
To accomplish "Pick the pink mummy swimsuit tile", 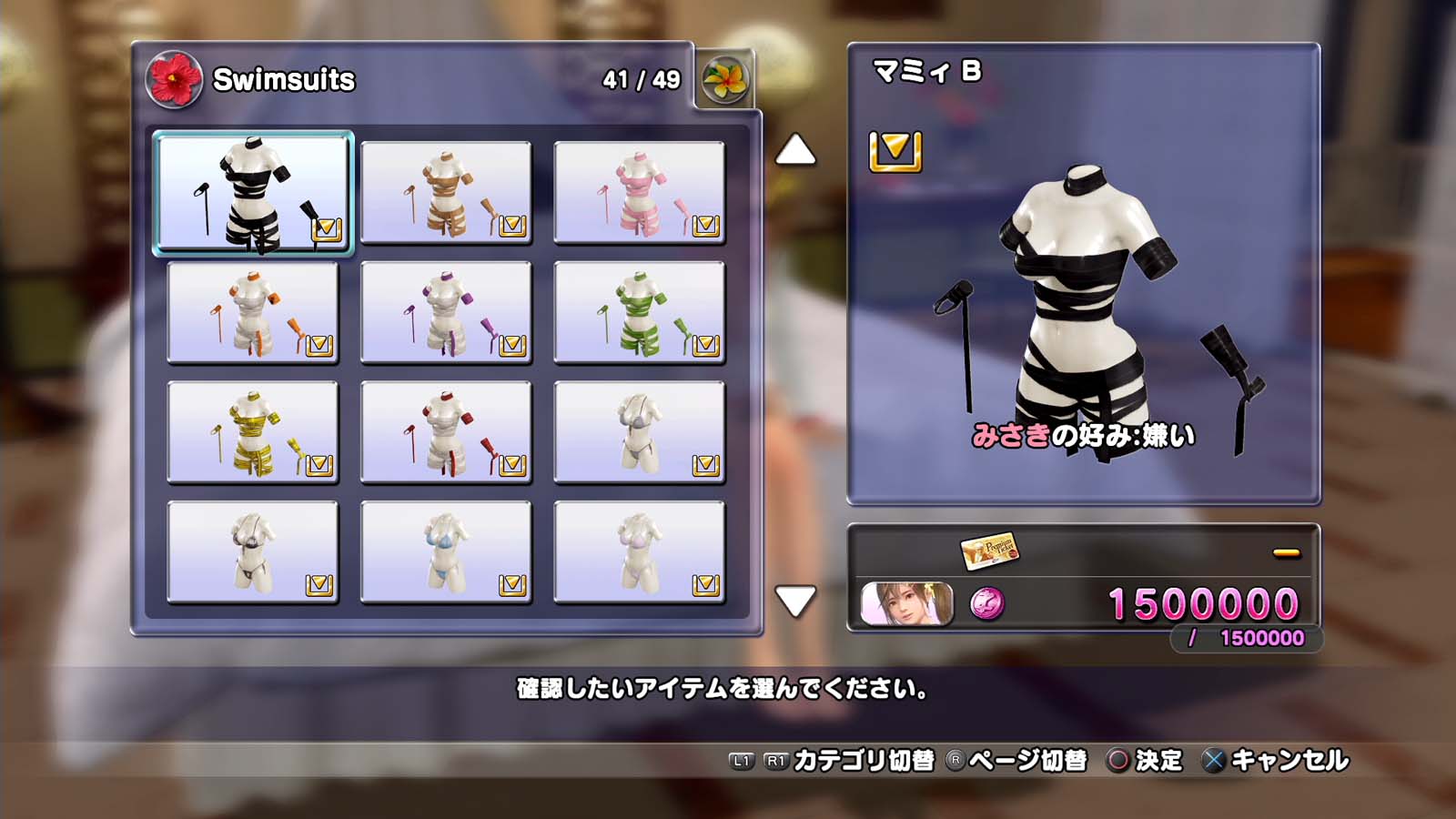I will tap(639, 193).
